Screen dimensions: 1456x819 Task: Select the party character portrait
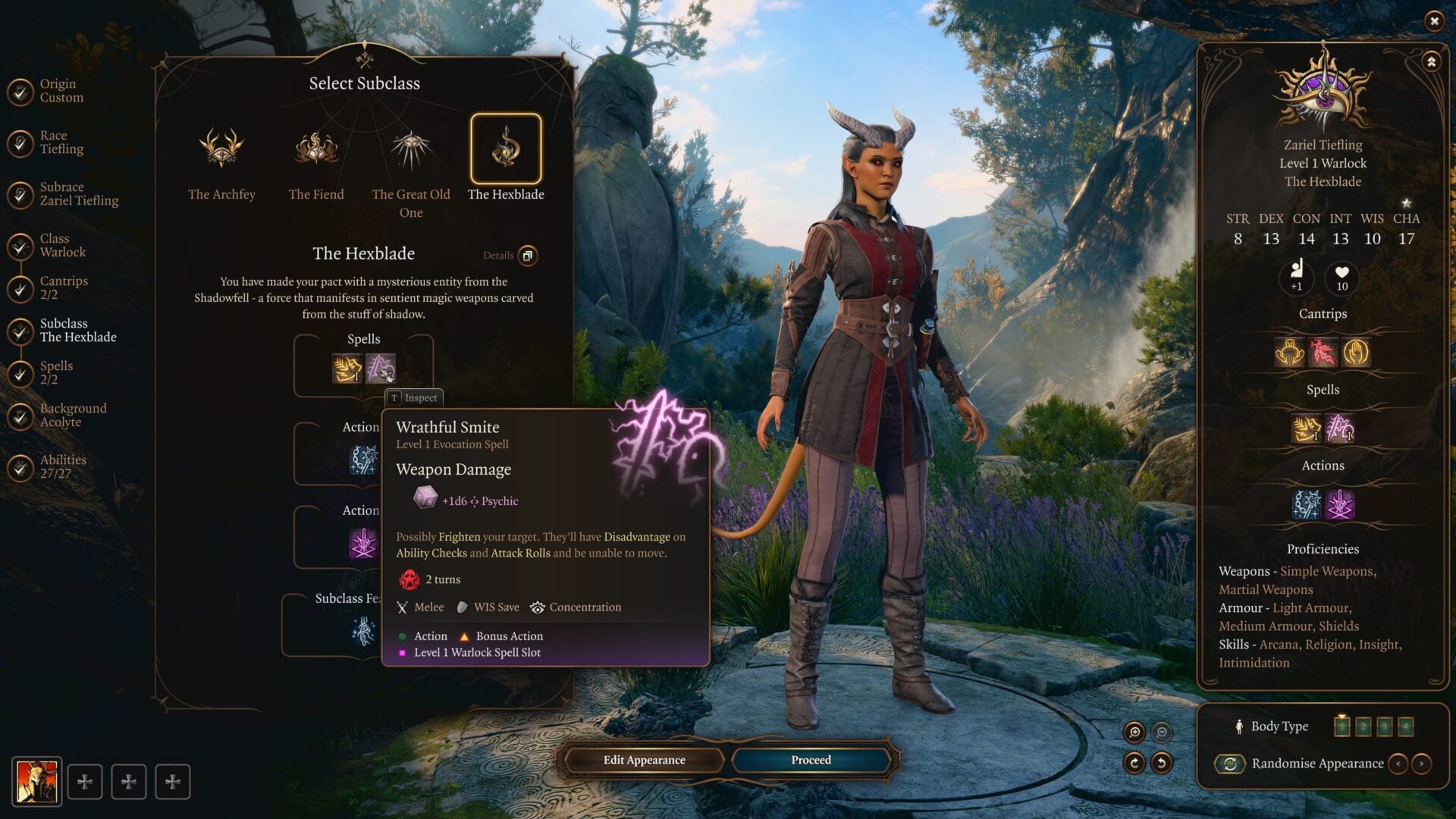point(36,781)
